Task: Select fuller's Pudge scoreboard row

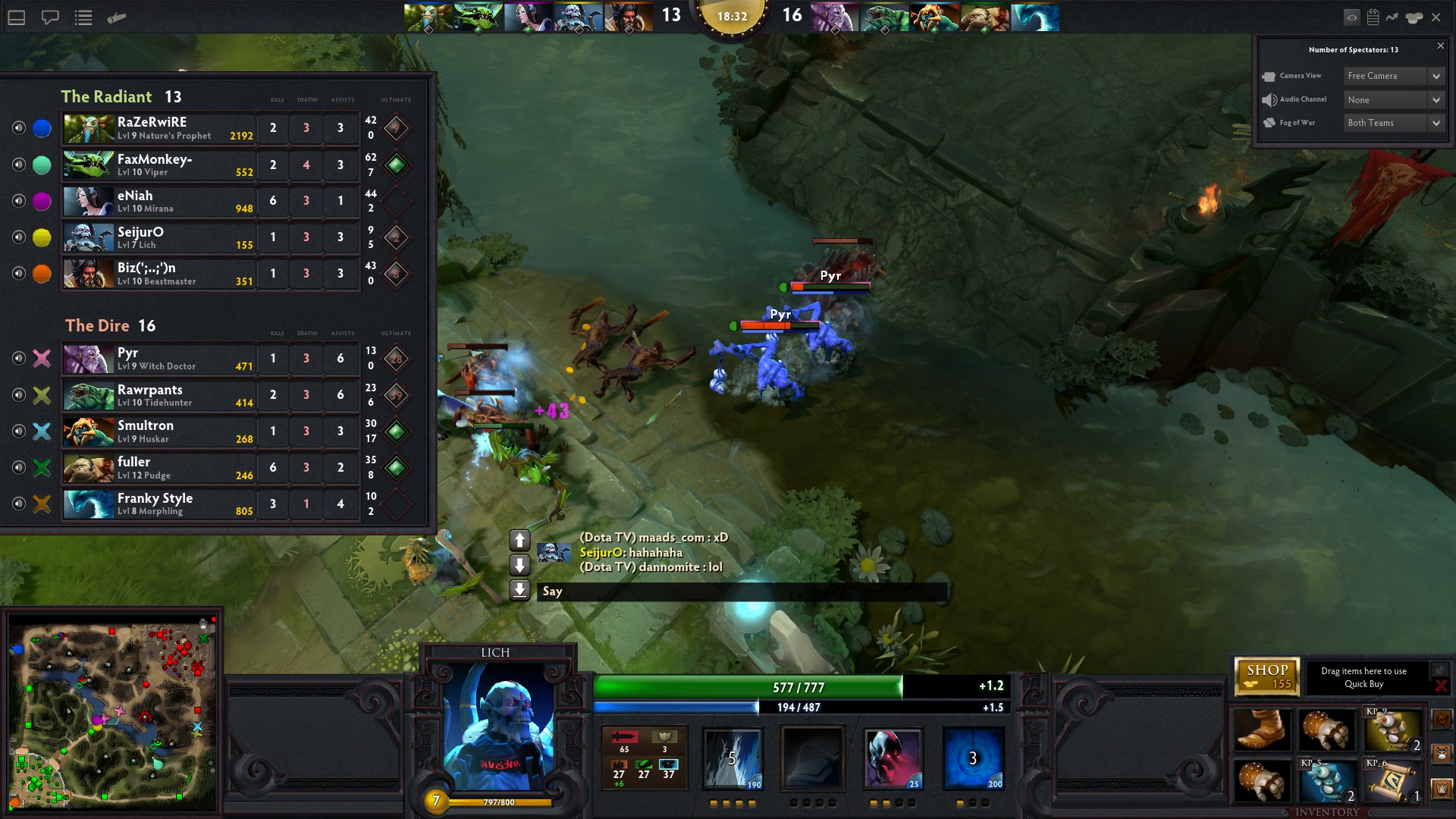Action: tap(159, 468)
